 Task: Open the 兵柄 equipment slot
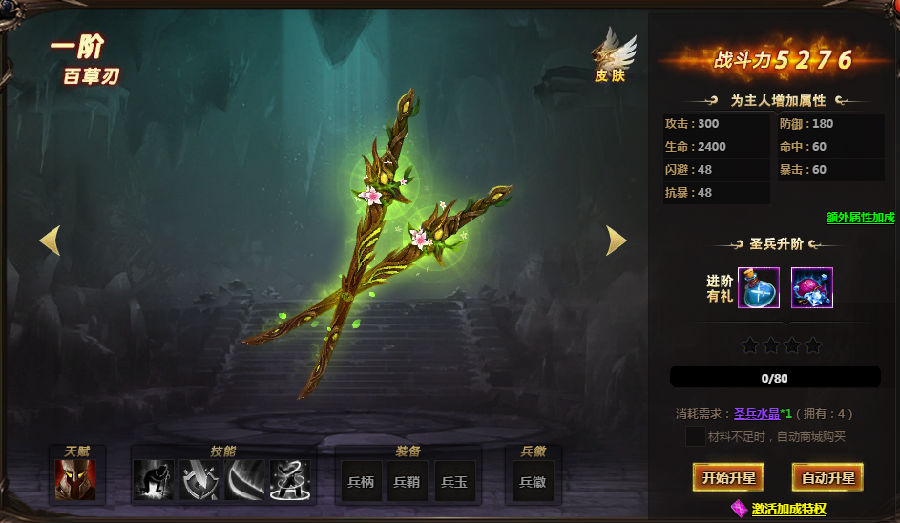pos(361,481)
